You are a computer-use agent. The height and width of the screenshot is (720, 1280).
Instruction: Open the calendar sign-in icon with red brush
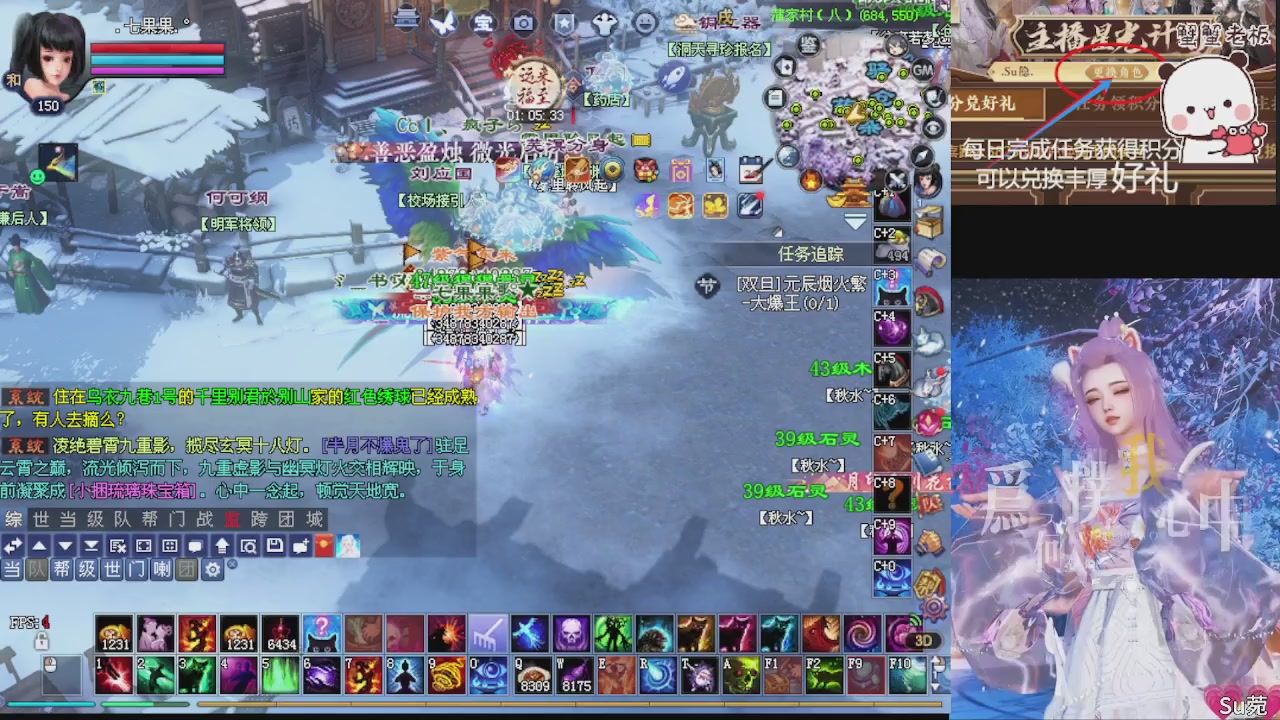click(750, 170)
